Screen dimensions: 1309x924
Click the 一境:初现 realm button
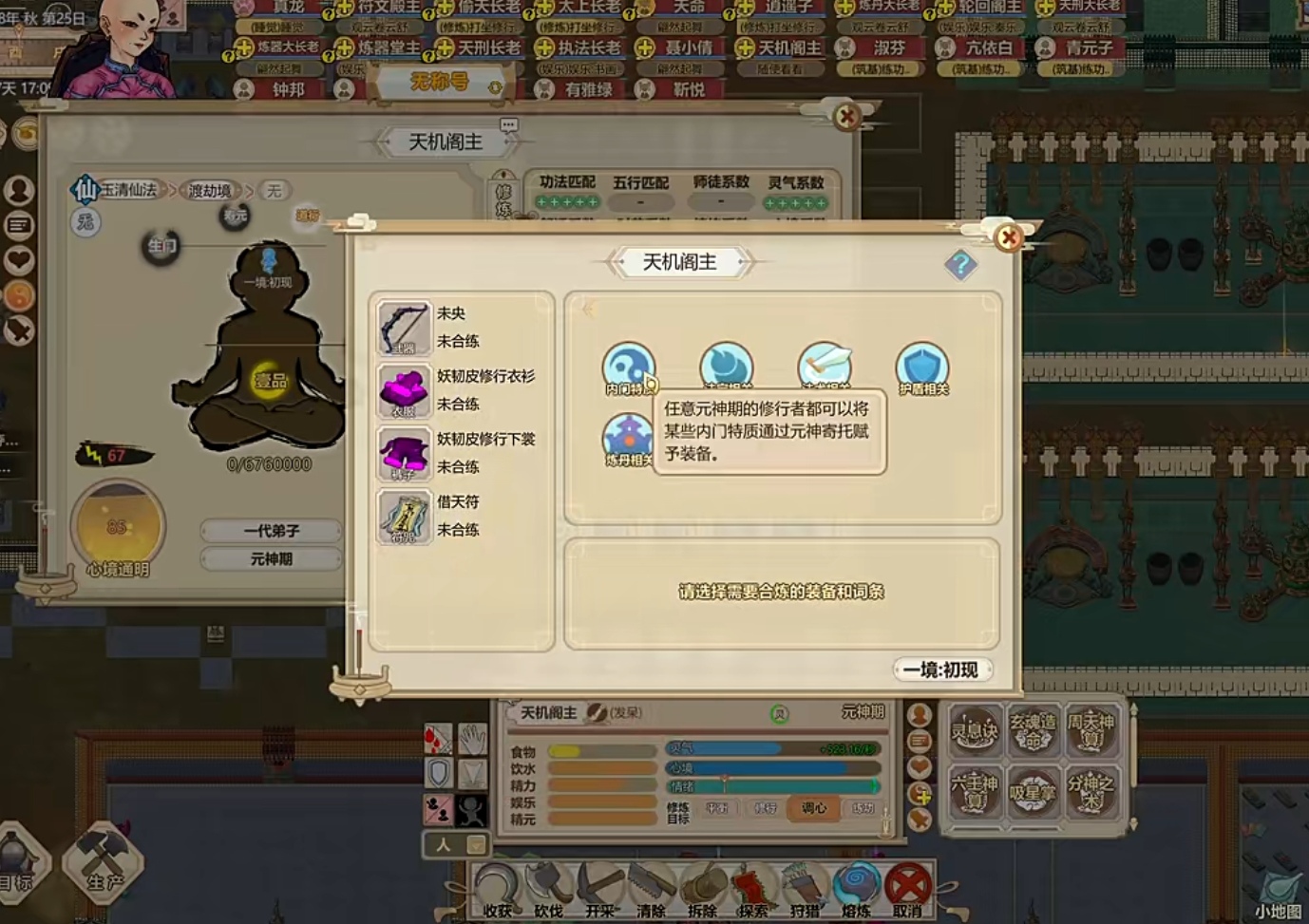point(941,669)
